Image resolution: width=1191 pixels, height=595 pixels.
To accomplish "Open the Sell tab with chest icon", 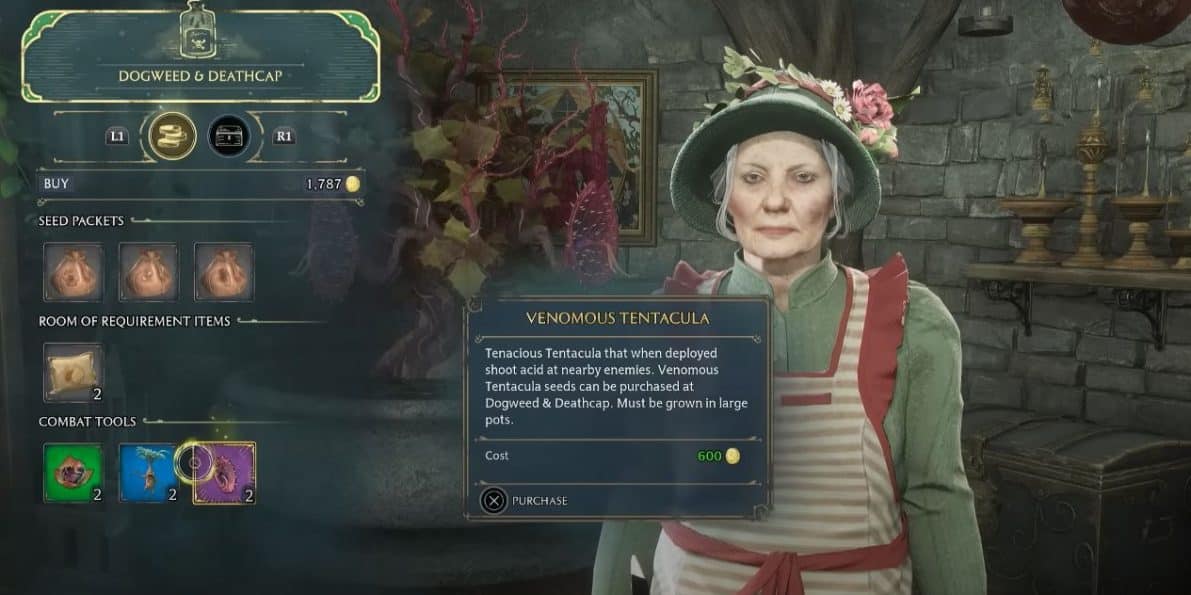I will [228, 136].
